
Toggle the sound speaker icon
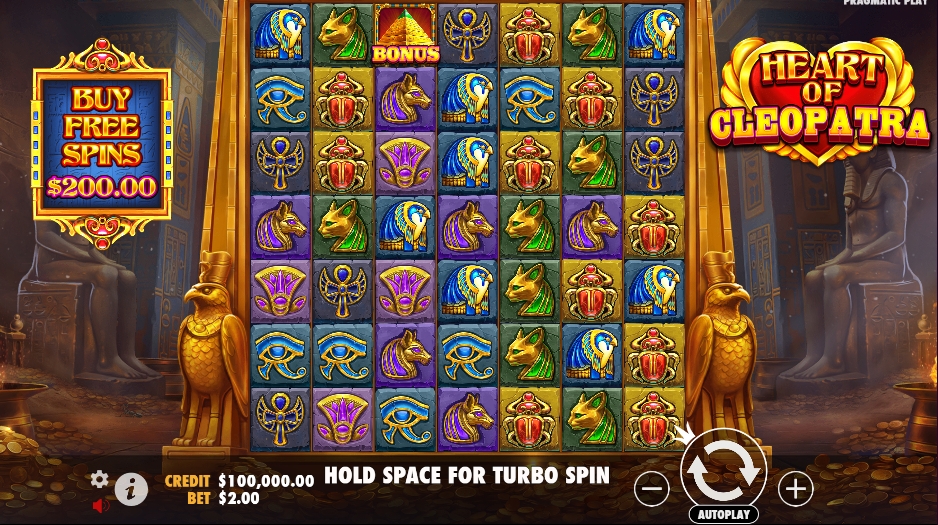tap(100, 506)
